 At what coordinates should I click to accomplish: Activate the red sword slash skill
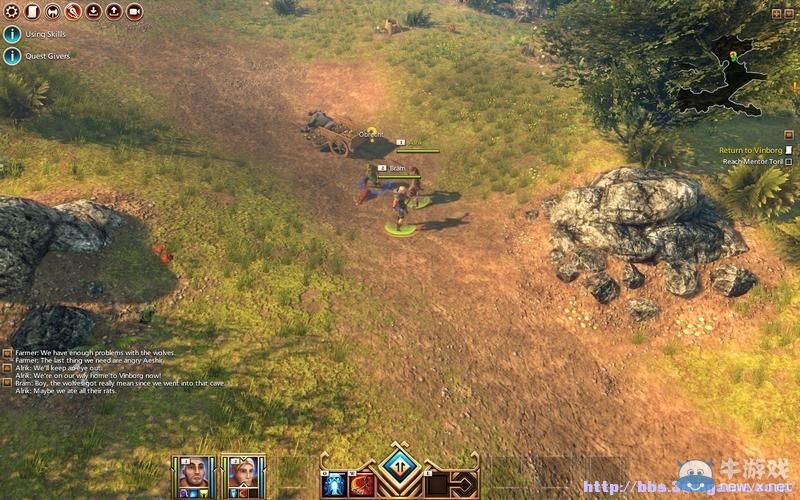[363, 484]
